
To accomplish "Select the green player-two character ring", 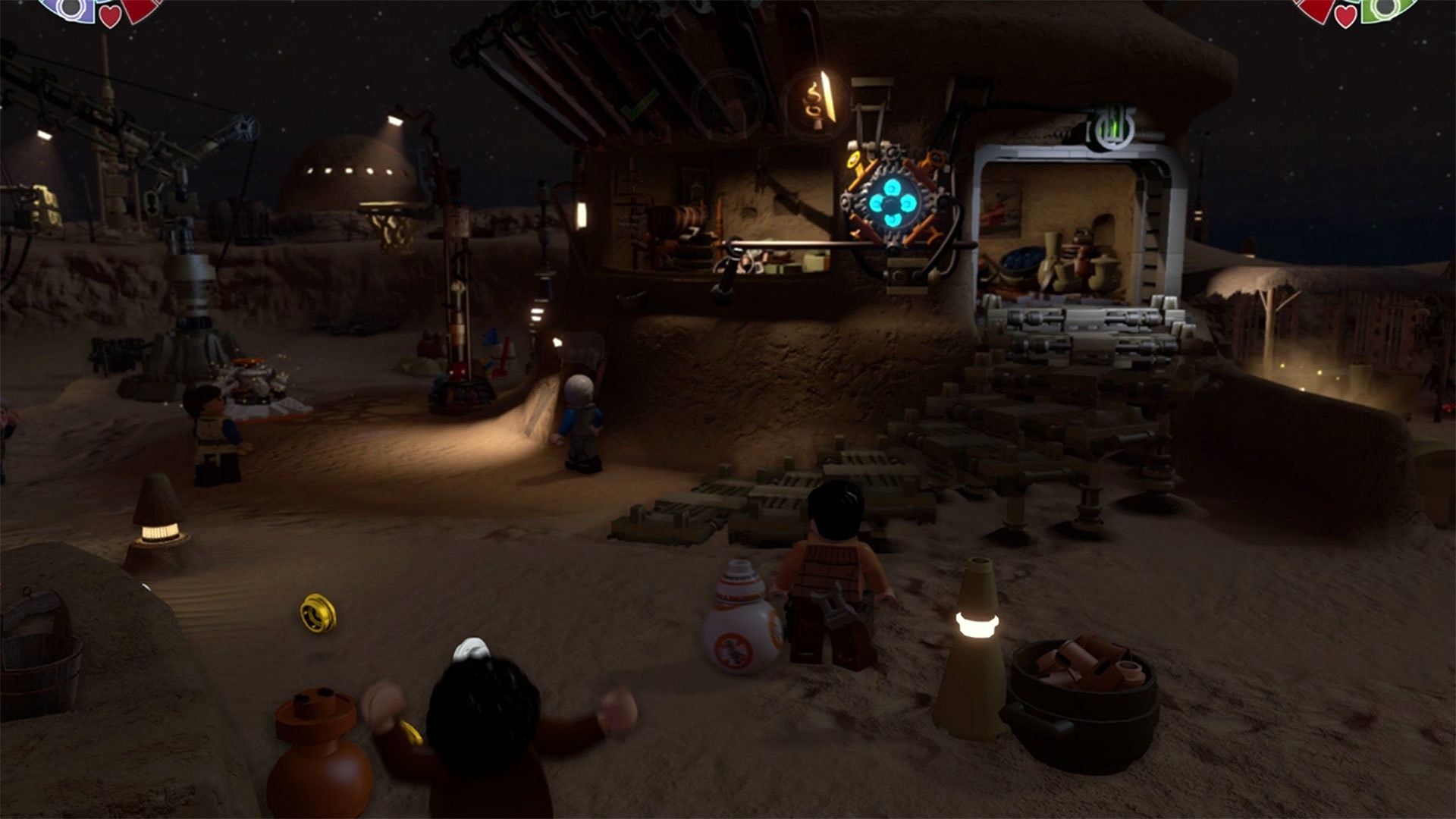I will [1386, 8].
